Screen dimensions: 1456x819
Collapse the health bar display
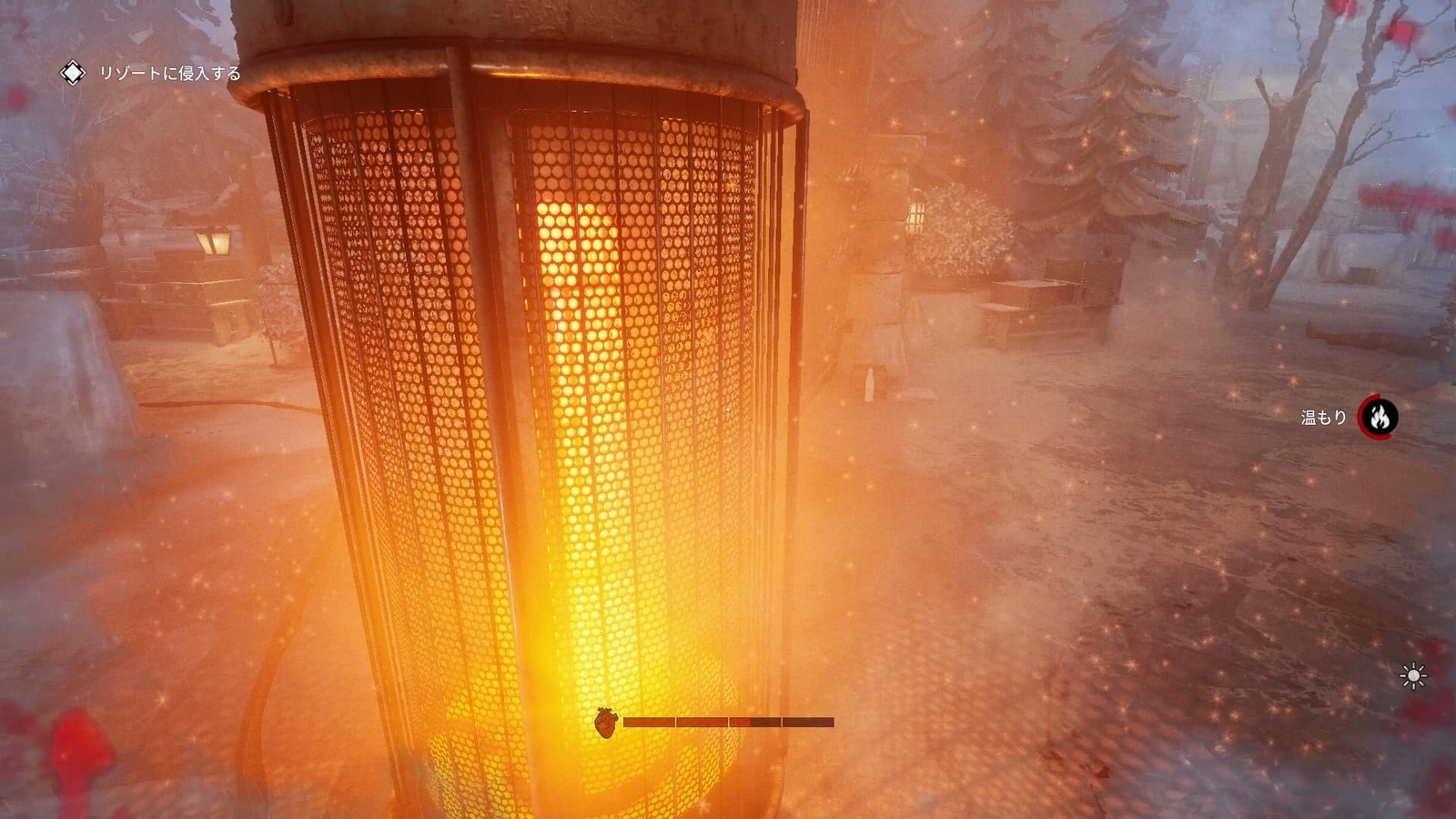728,723
